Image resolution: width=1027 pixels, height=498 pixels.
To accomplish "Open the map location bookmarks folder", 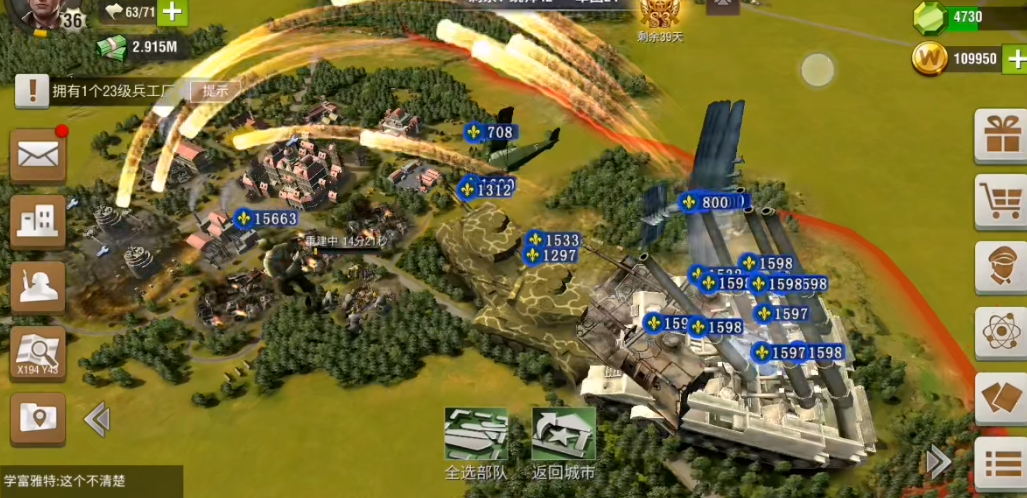I will tap(37, 417).
